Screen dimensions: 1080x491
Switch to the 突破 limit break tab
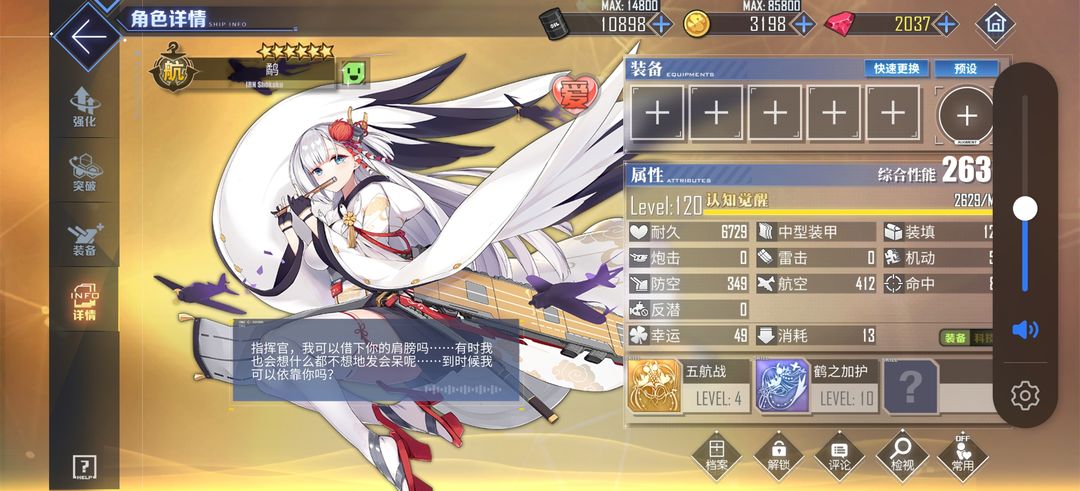pos(84,172)
